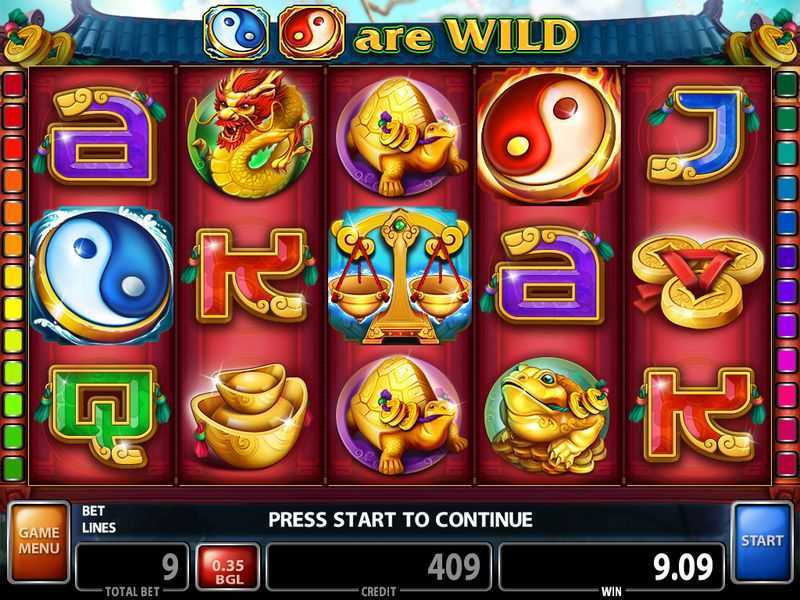Open the Game Menu
The image size is (800, 600).
point(39,541)
